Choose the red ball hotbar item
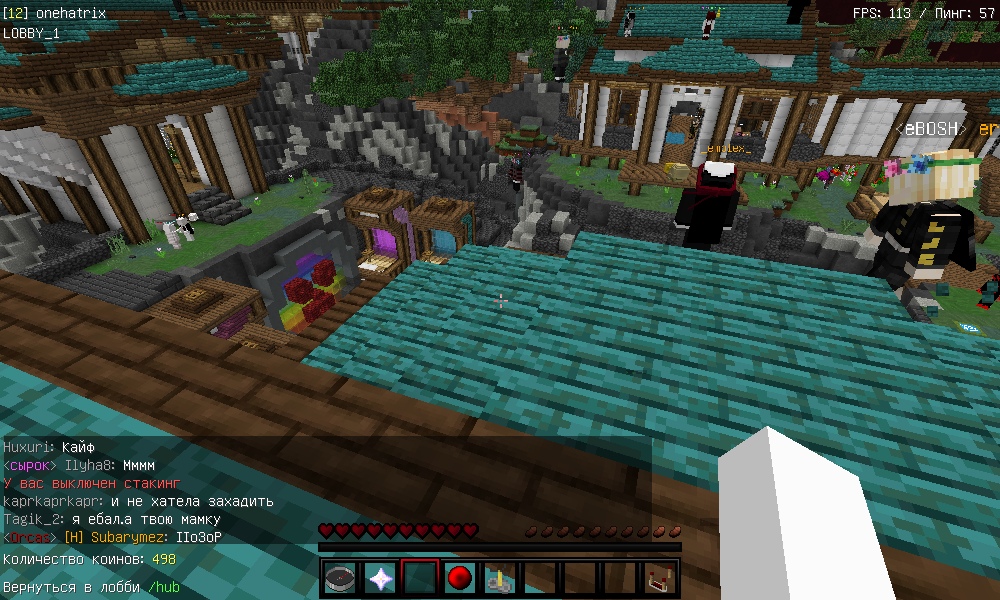1000x600 pixels. (460, 578)
